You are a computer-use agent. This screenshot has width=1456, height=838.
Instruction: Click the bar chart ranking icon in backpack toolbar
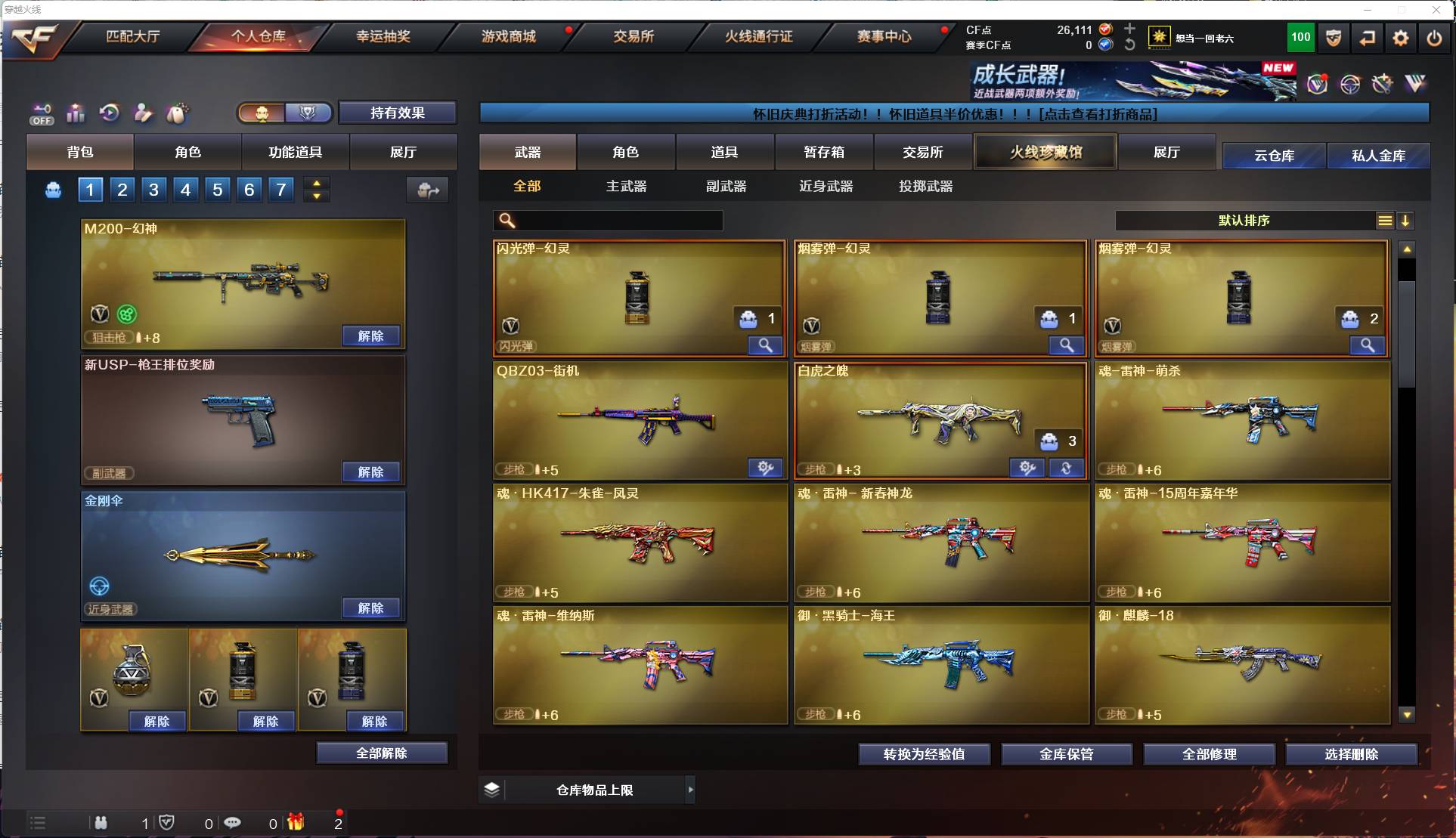click(x=76, y=113)
